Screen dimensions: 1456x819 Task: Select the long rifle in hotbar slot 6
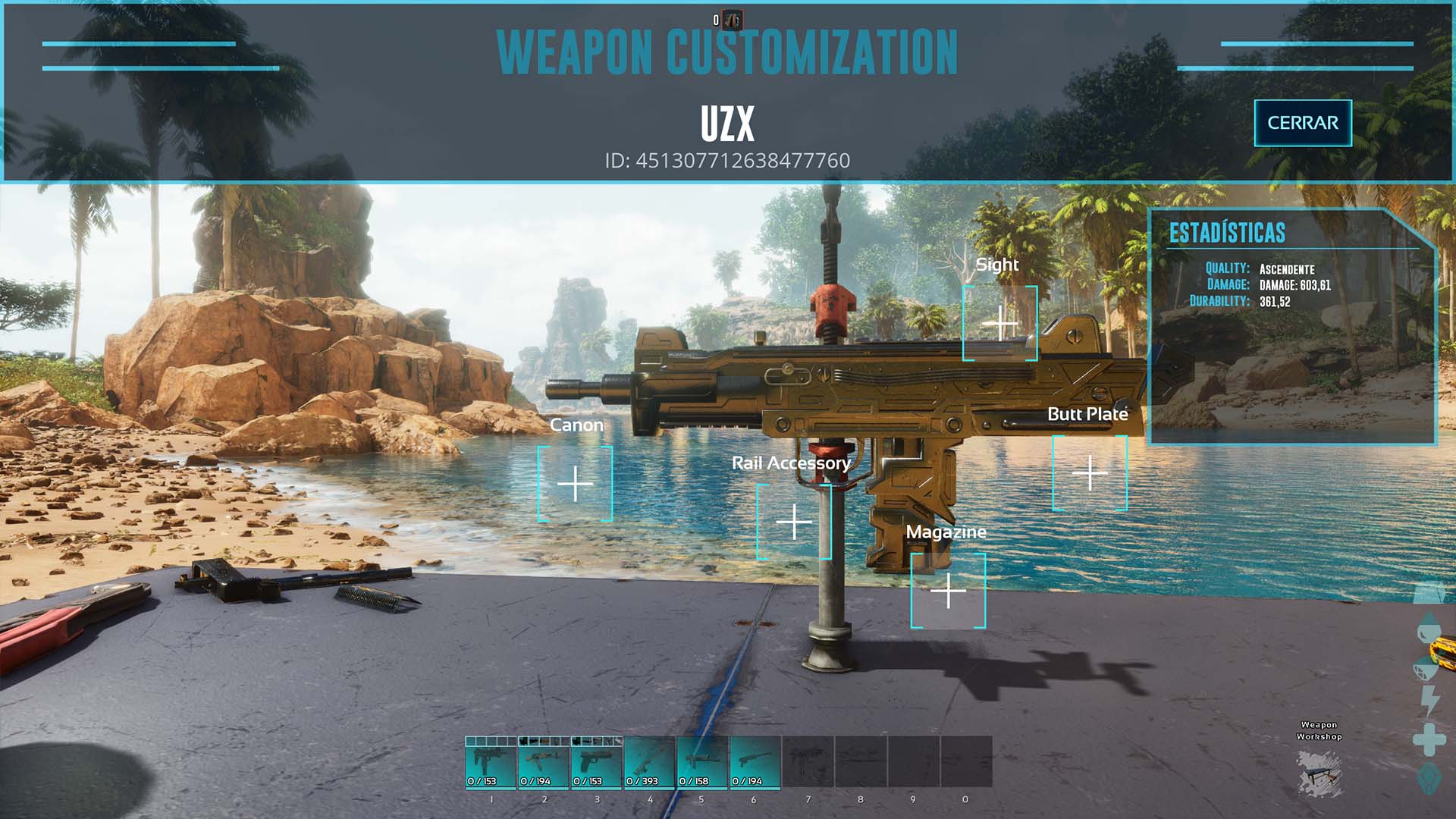(x=755, y=763)
